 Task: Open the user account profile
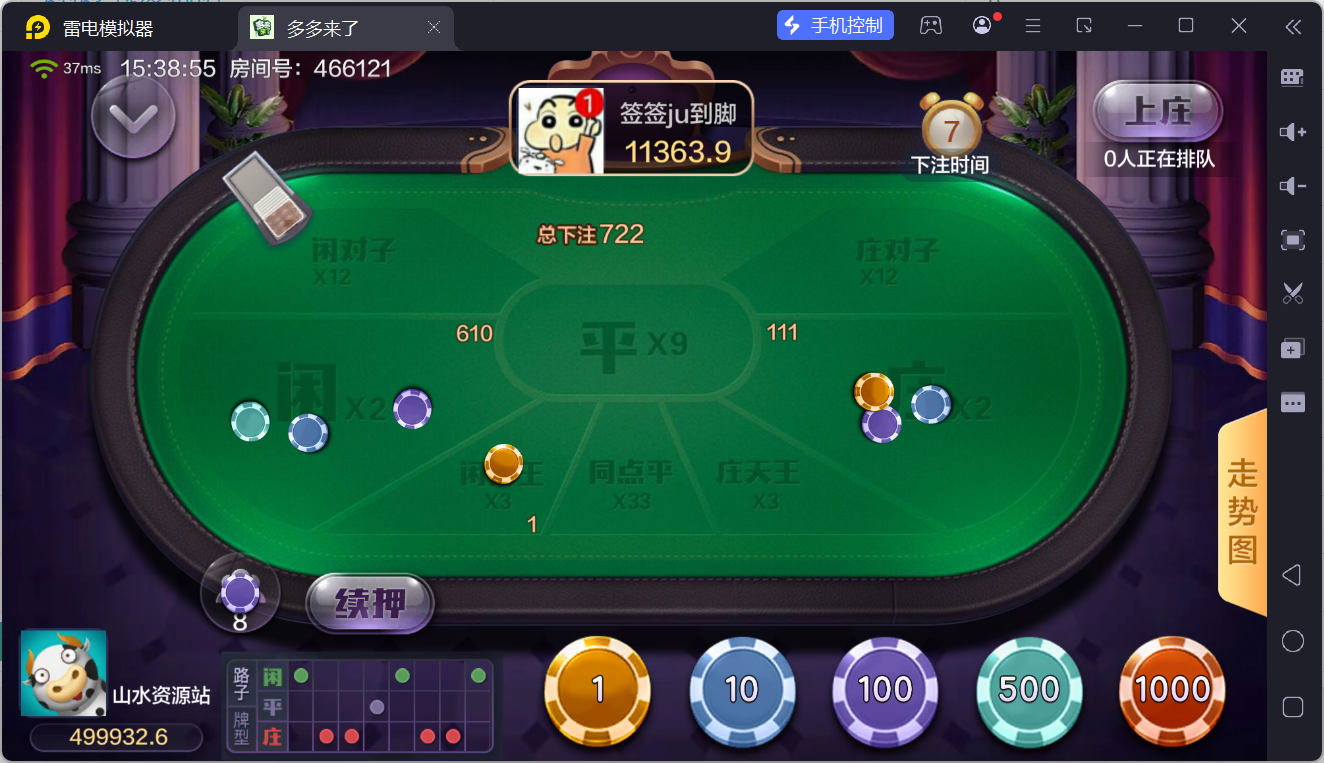tap(981, 25)
